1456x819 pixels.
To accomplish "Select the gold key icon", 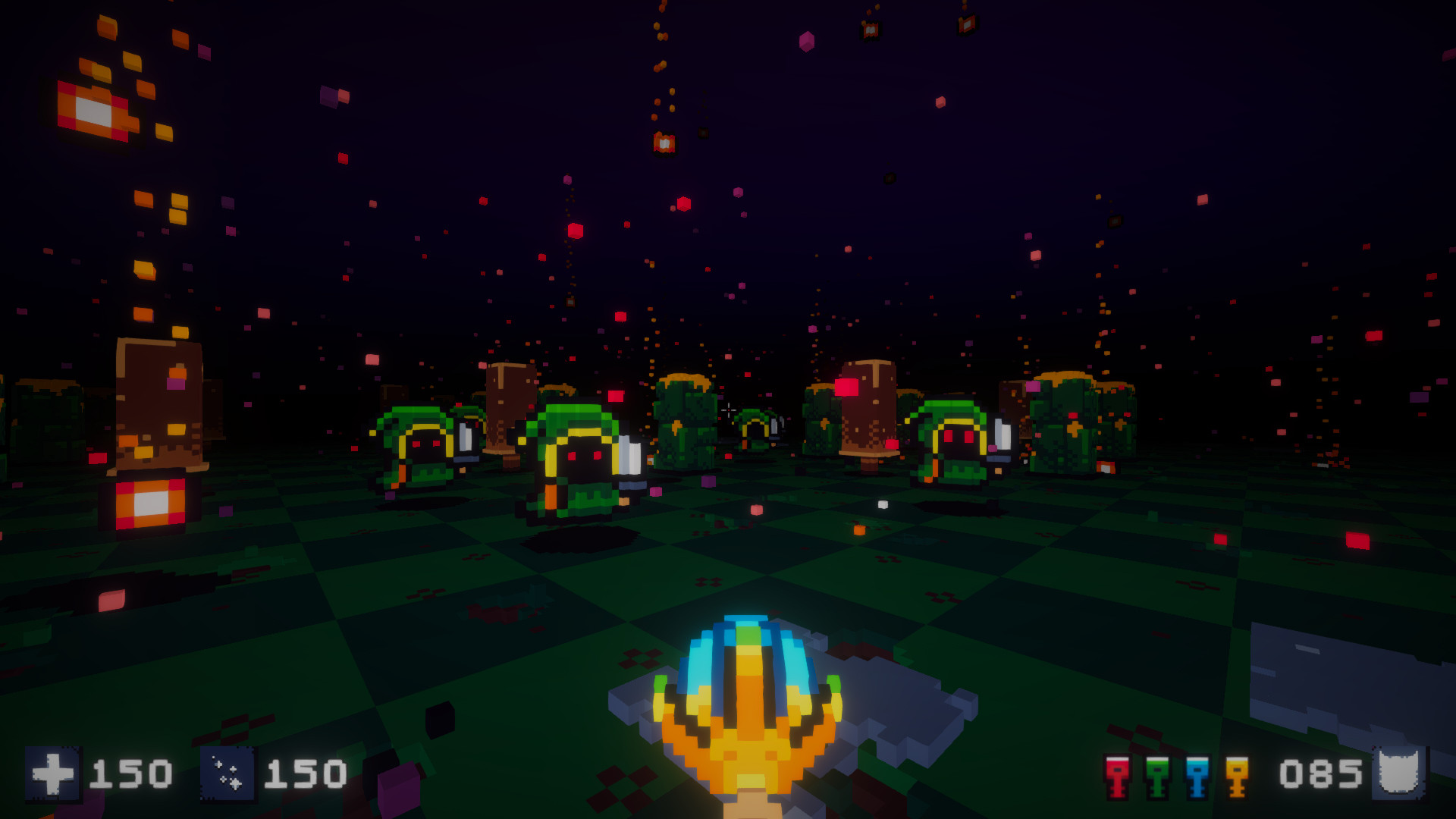I will click(x=1236, y=777).
